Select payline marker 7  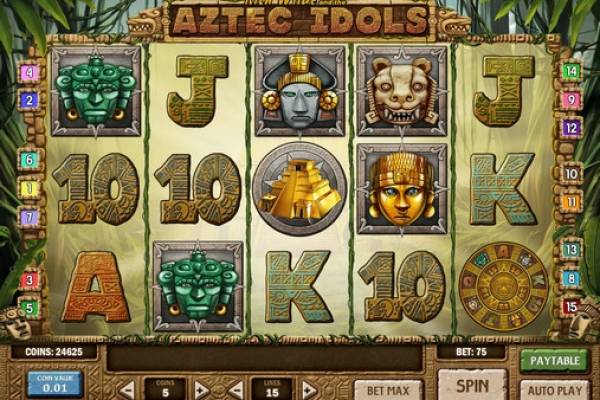click(29, 217)
